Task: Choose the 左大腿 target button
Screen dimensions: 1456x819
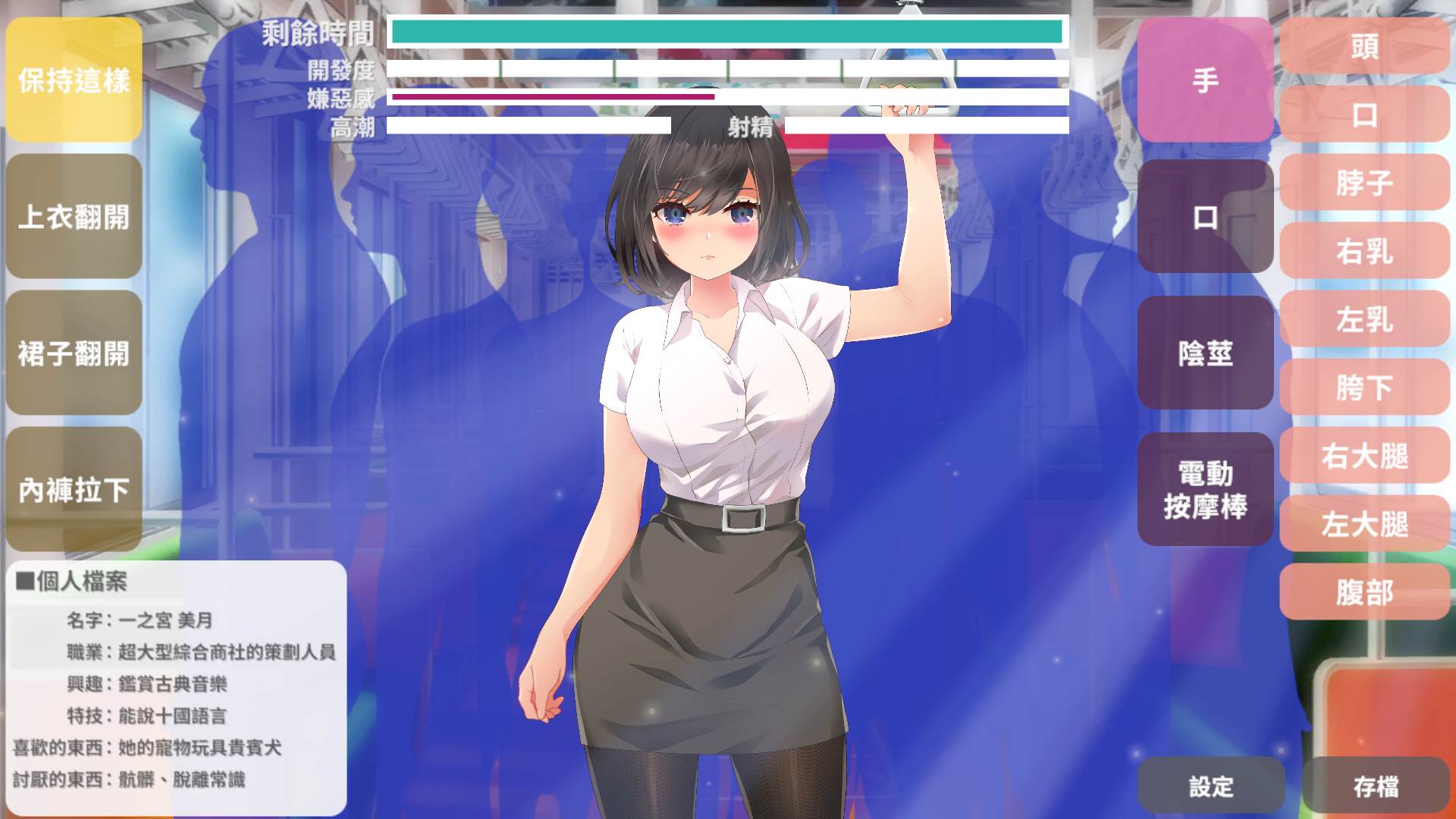Action: pyautogui.click(x=1364, y=524)
